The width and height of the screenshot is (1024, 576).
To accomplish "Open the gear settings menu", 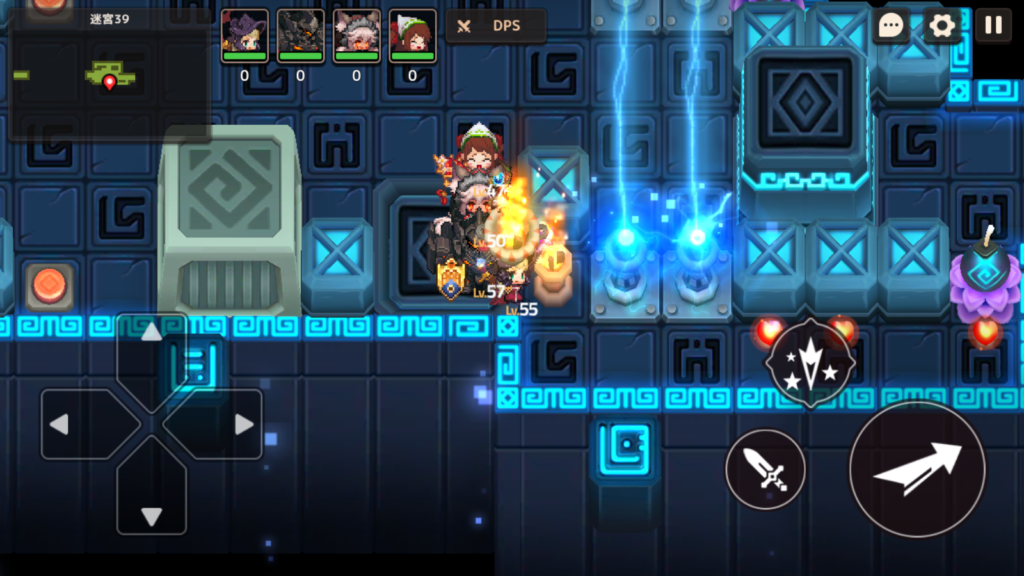I will [941, 26].
